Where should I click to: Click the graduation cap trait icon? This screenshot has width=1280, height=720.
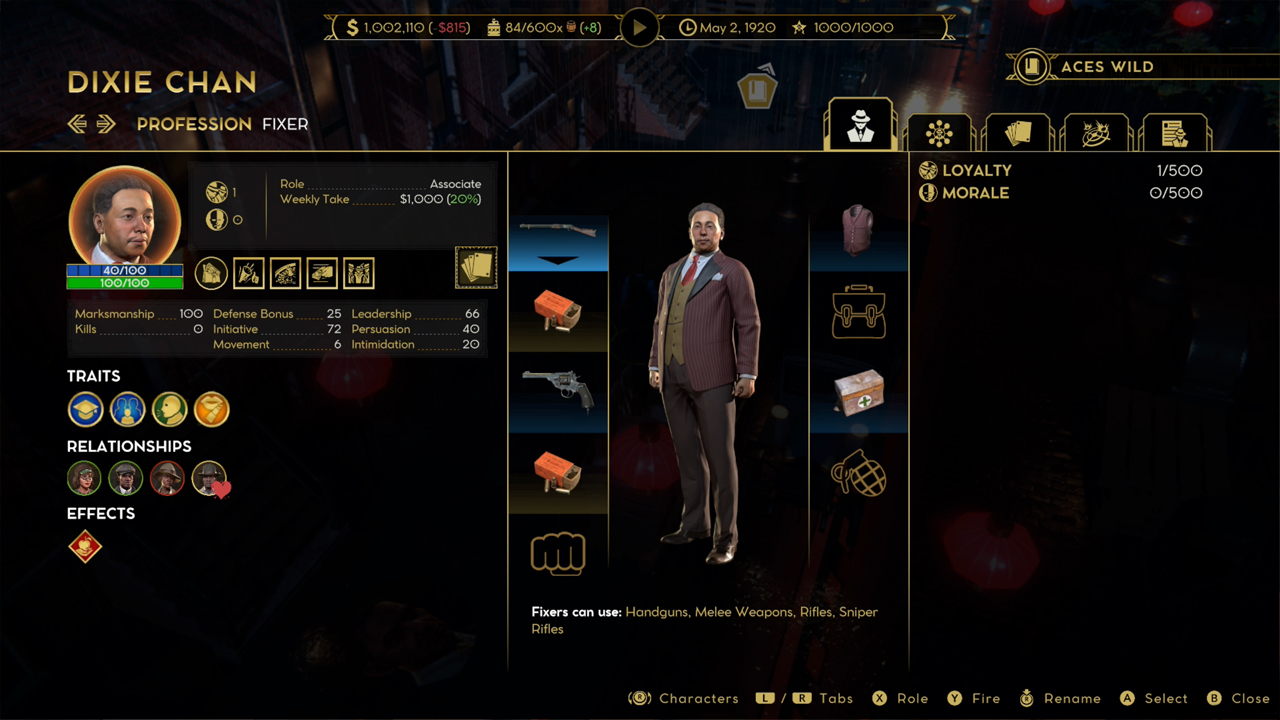tap(85, 409)
